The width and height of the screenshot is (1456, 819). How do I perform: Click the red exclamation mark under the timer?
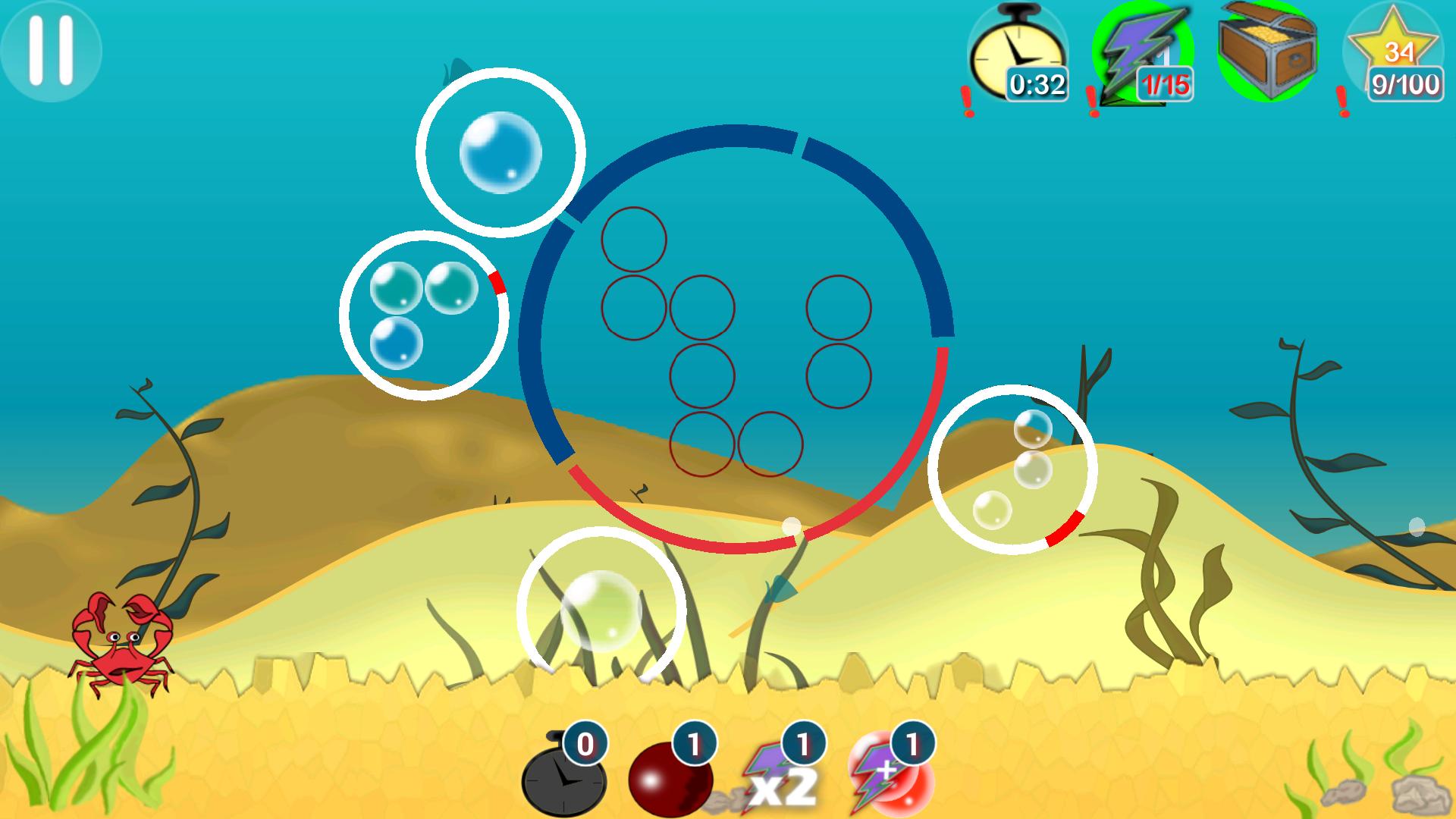tap(966, 99)
